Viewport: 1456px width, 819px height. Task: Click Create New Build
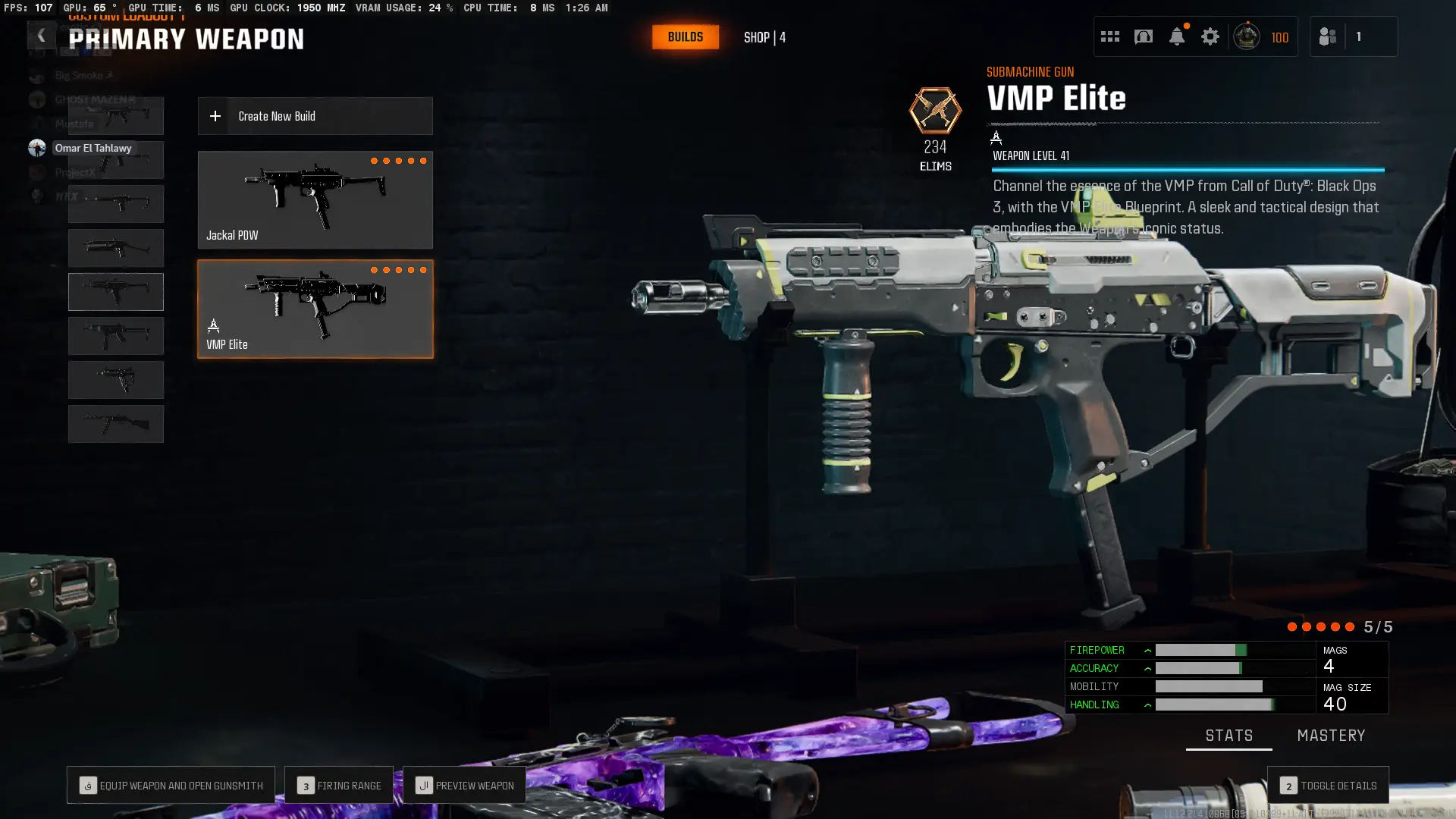click(x=315, y=116)
